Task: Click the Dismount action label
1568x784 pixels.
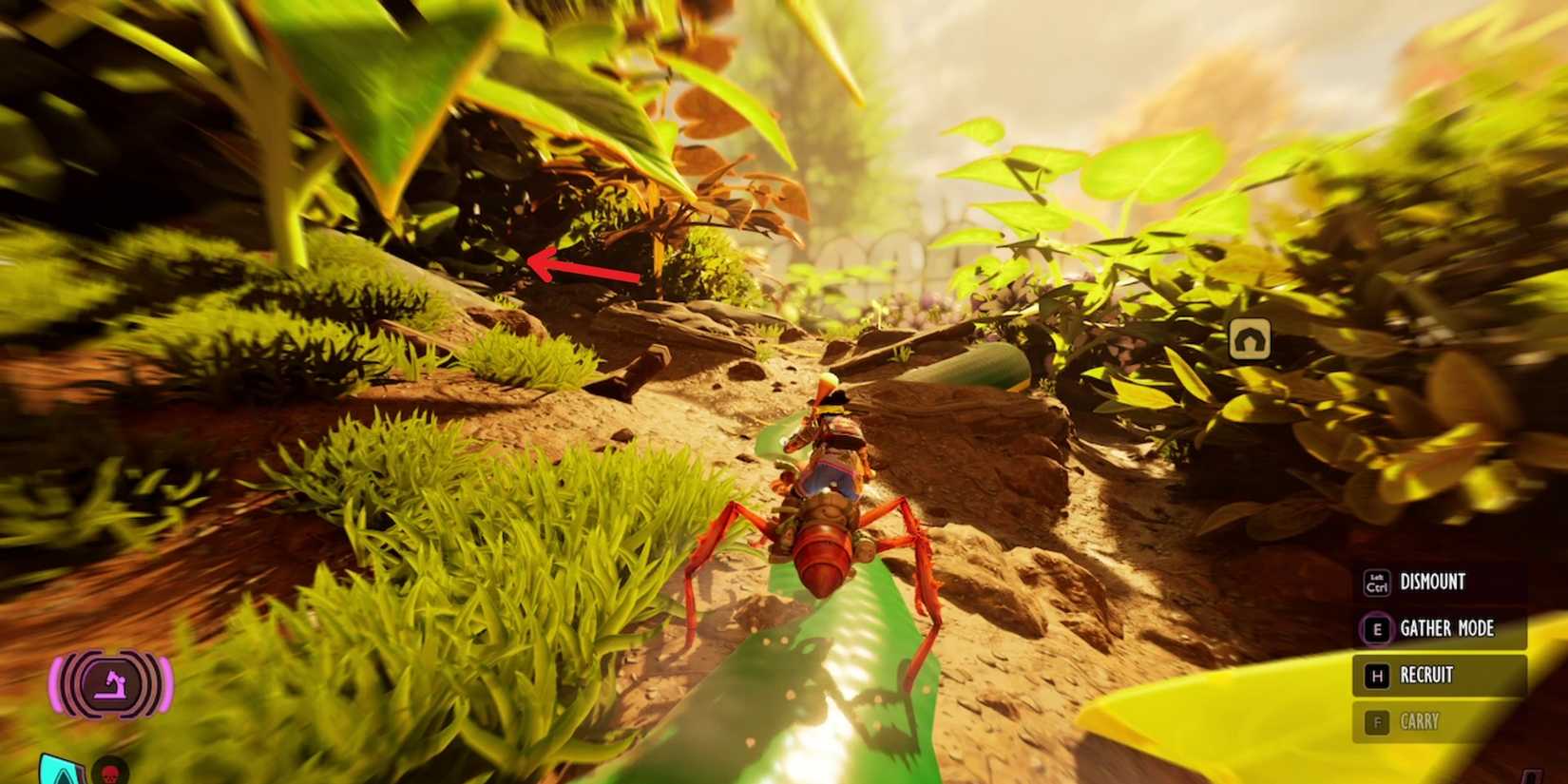Action: click(1433, 583)
